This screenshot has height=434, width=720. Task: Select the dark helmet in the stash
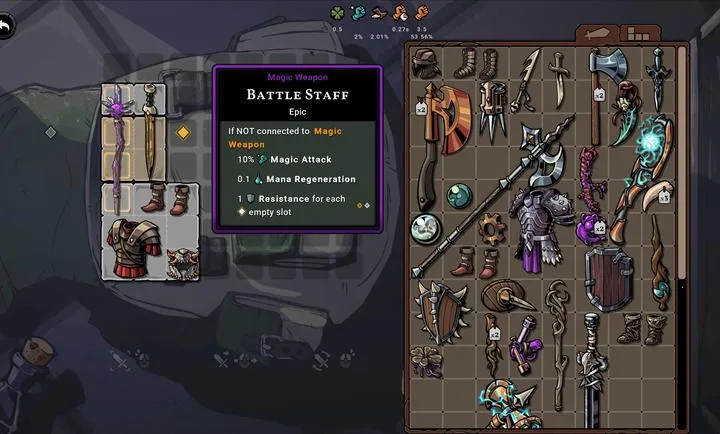point(427,63)
